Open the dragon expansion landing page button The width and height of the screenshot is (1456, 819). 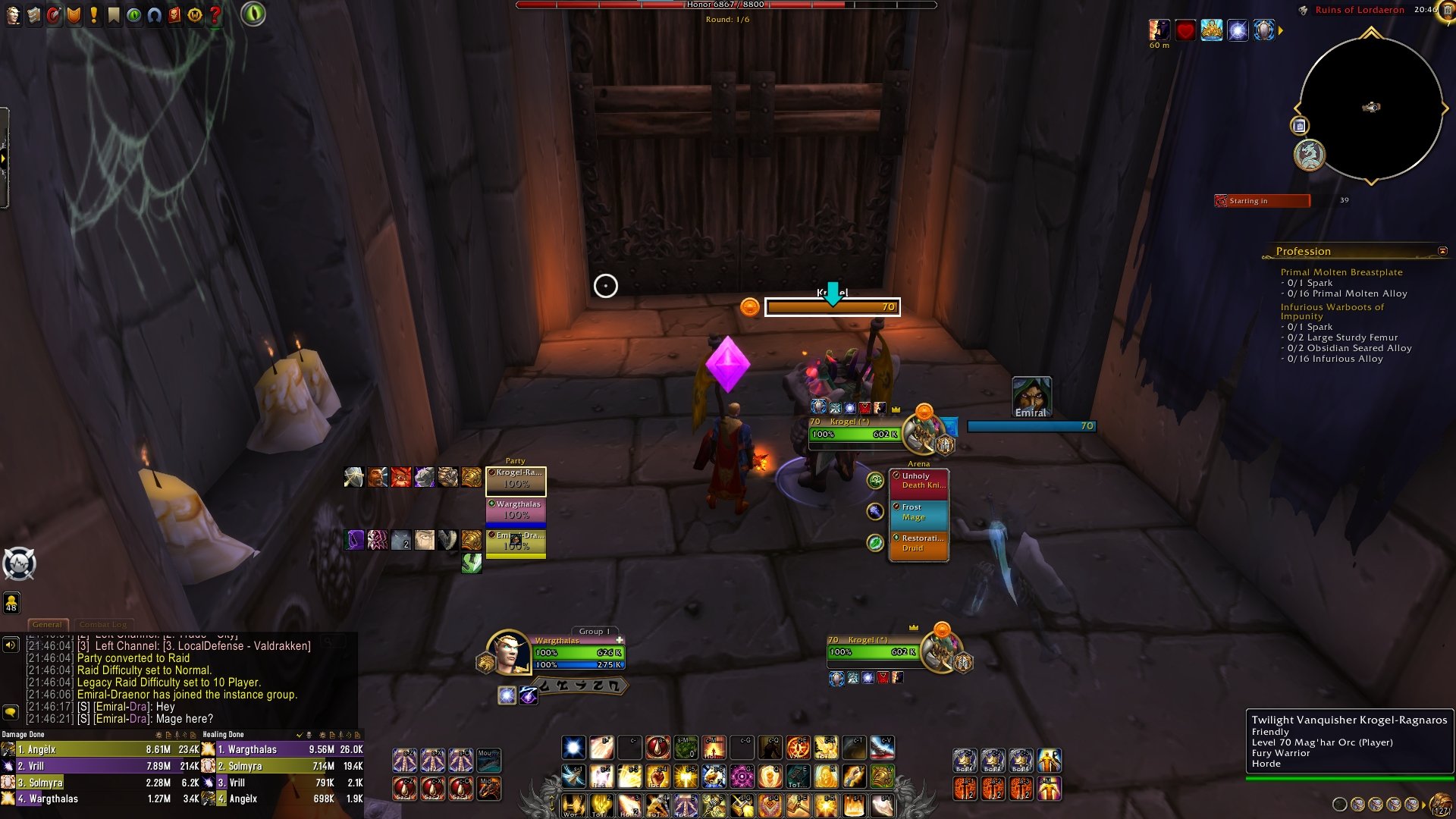pyautogui.click(x=1309, y=155)
